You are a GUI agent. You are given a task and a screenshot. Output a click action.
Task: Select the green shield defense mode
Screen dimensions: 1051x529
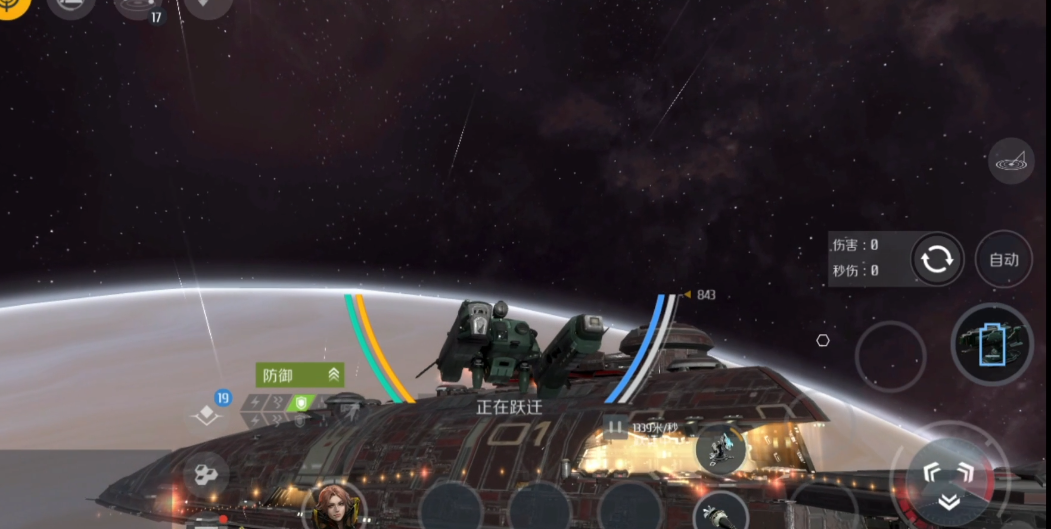pos(301,403)
